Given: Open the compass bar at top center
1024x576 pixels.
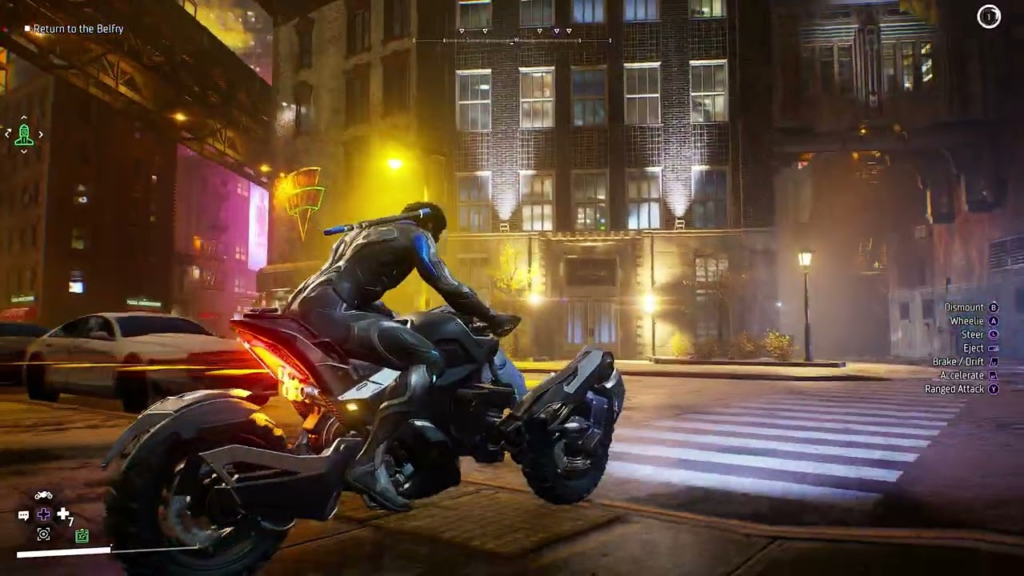Looking at the screenshot, I should coord(513,40).
